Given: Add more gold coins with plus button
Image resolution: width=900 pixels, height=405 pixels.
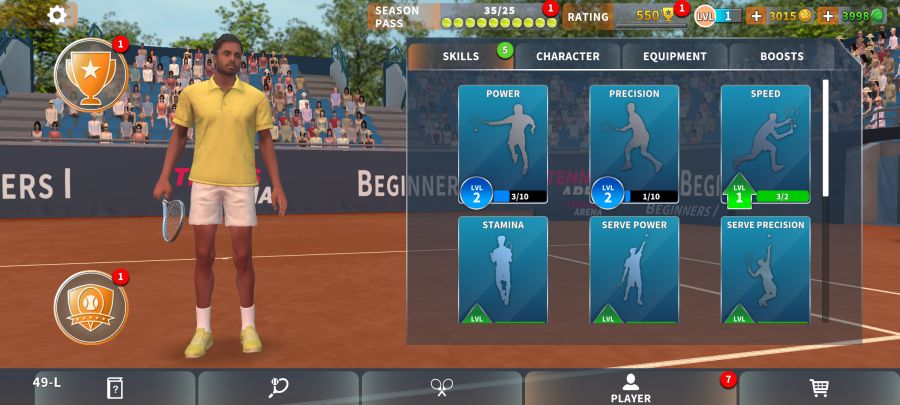Looking at the screenshot, I should click(x=756, y=16).
